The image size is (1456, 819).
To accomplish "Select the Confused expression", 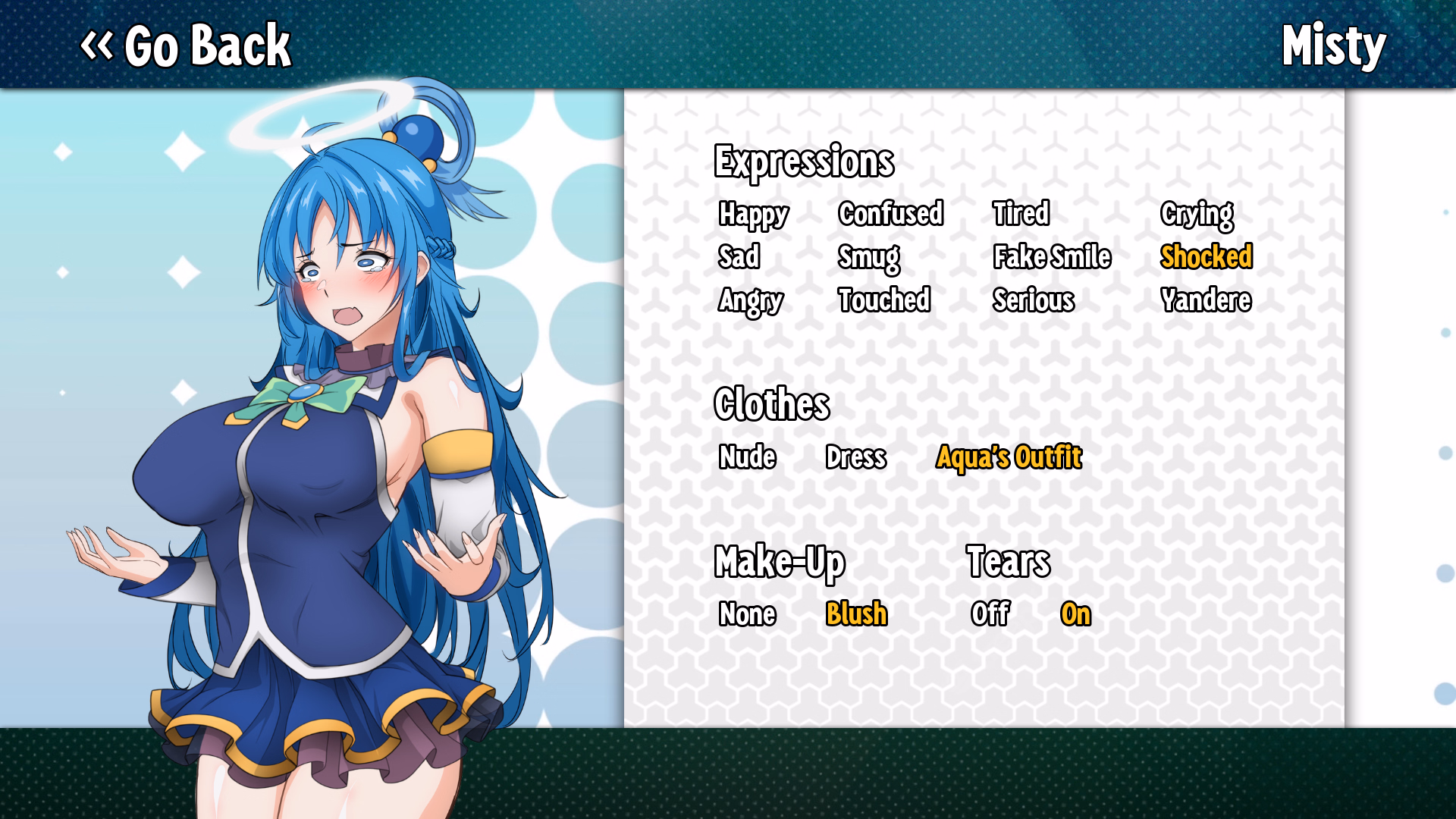I will coord(892,215).
